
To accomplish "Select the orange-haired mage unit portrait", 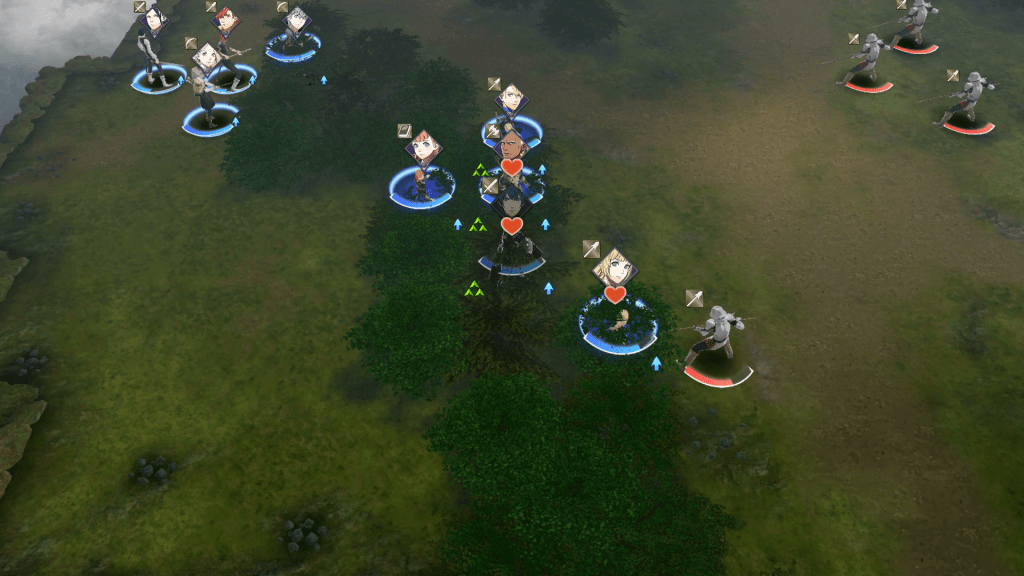I will click(x=424, y=148).
